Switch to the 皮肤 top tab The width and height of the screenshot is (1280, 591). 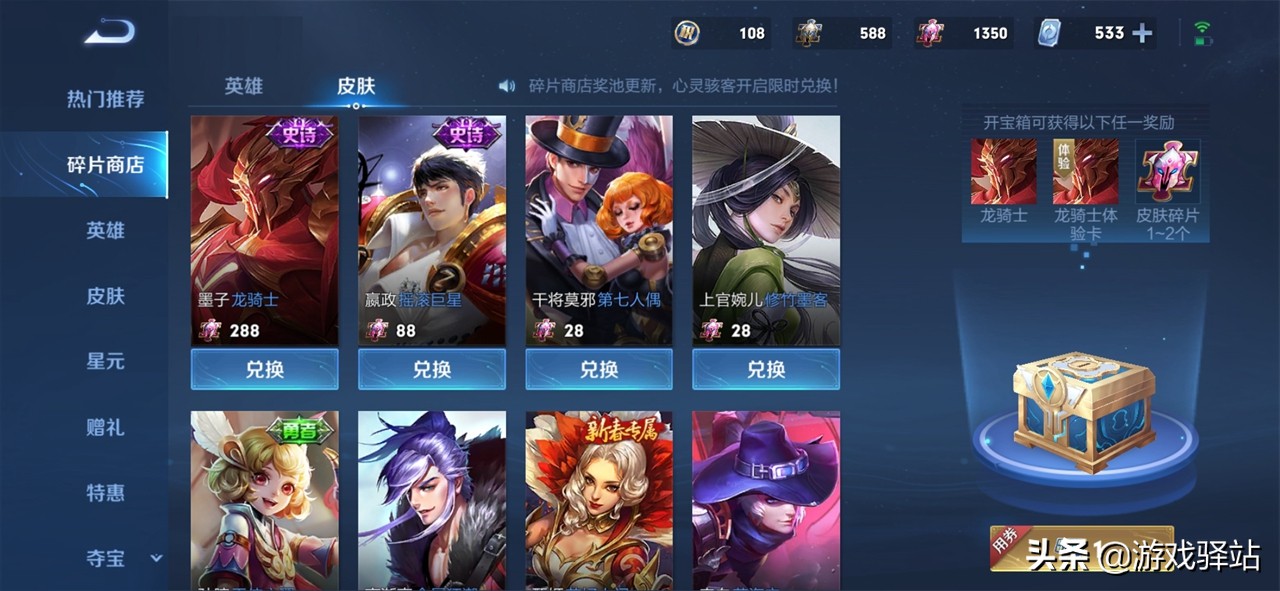(x=356, y=86)
